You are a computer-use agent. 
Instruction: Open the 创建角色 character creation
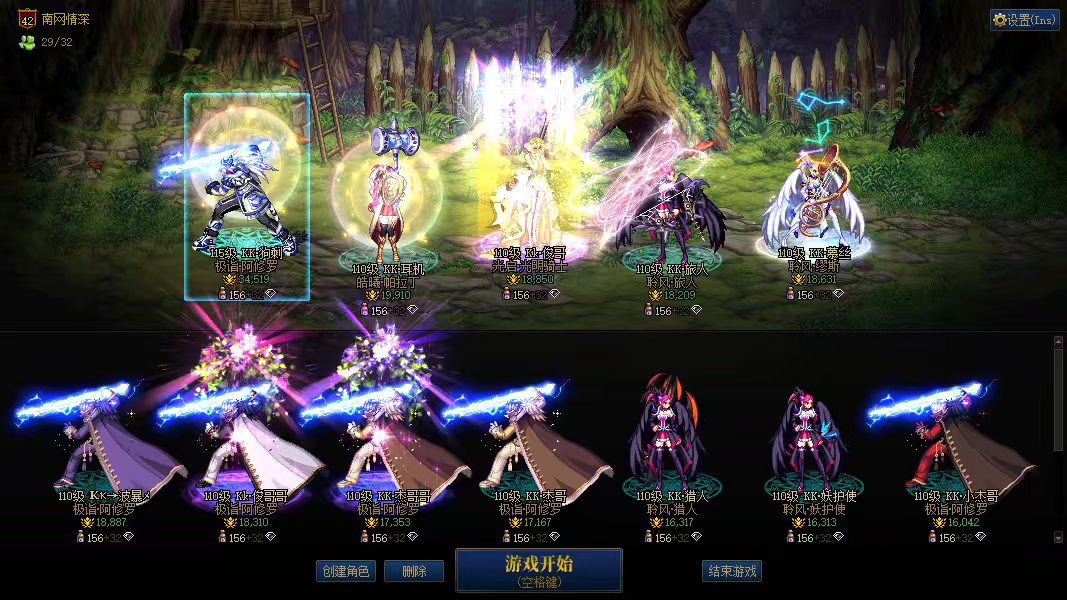click(345, 571)
